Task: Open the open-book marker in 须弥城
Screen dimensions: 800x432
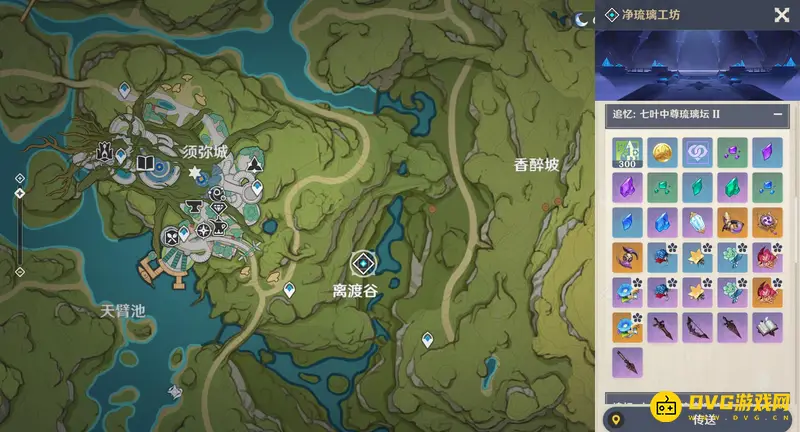Action: [145, 163]
